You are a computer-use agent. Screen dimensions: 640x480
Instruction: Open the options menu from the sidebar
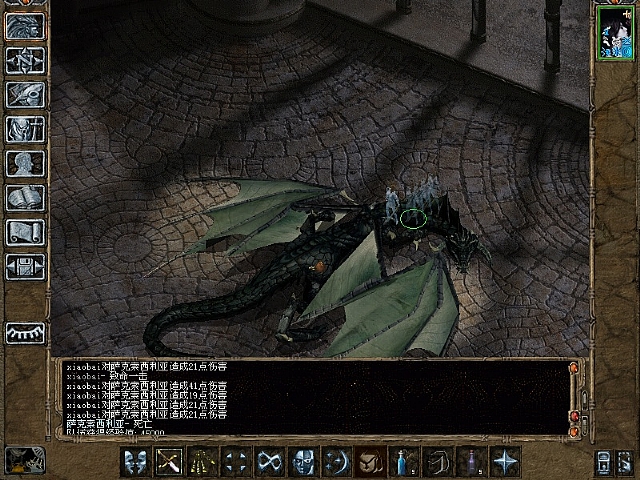click(x=24, y=266)
